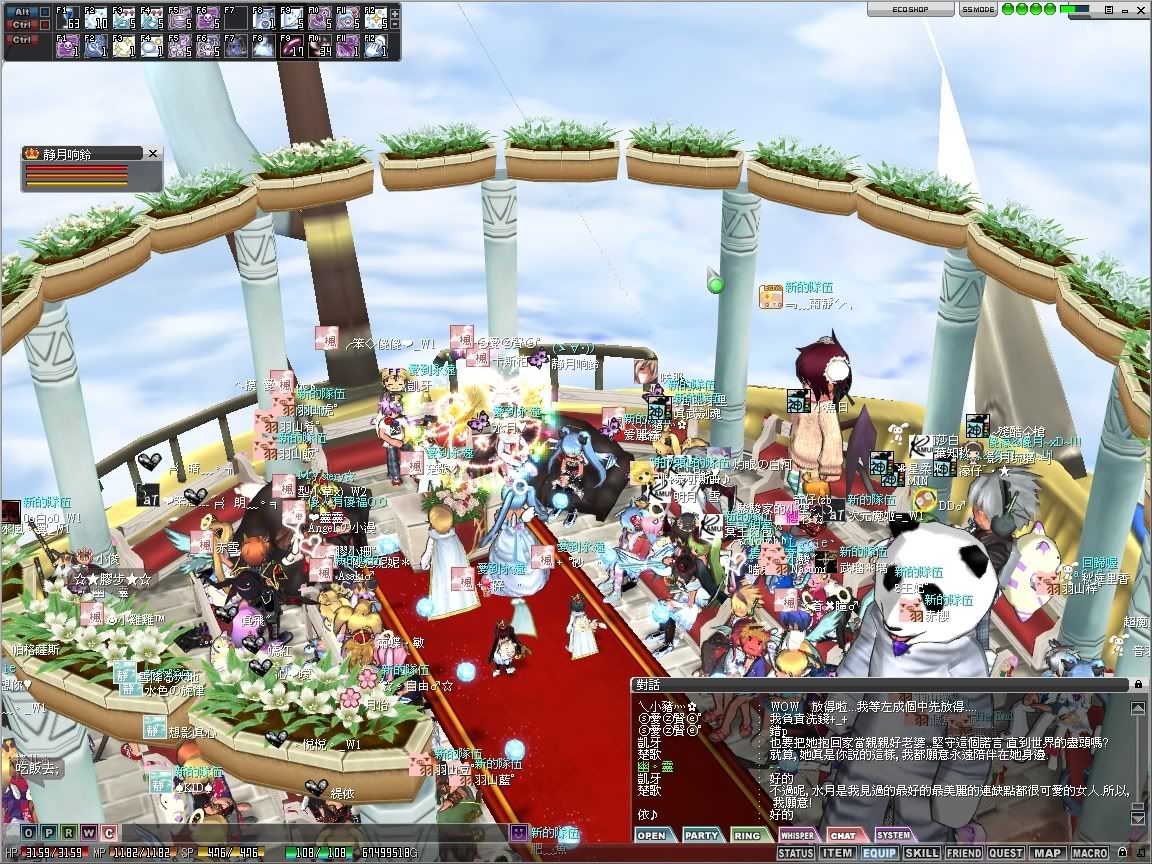Open the SKILL window
1152x864 pixels.
921,853
